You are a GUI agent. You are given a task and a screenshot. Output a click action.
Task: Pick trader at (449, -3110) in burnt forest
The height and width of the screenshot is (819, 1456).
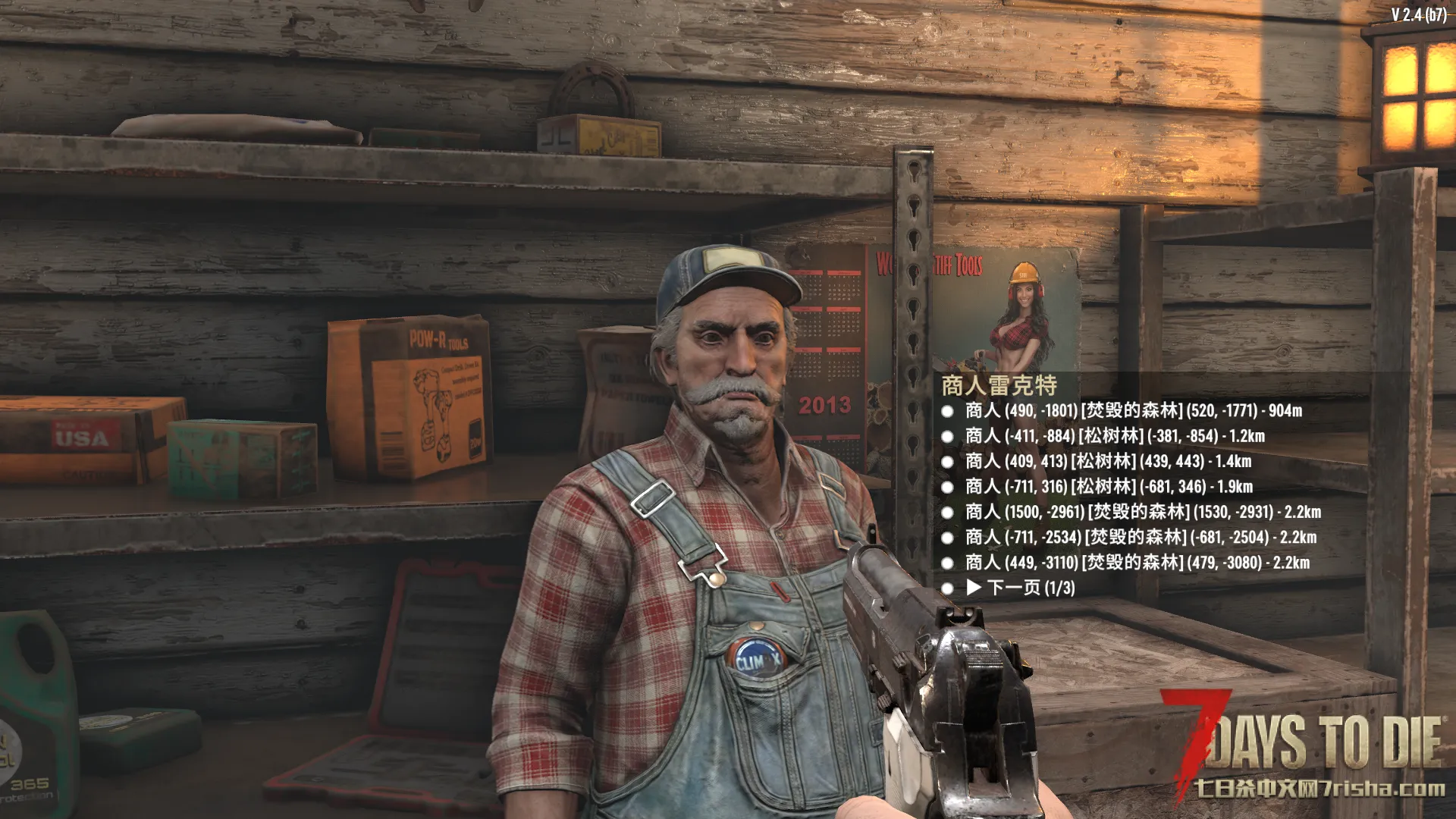pyautogui.click(x=1137, y=563)
